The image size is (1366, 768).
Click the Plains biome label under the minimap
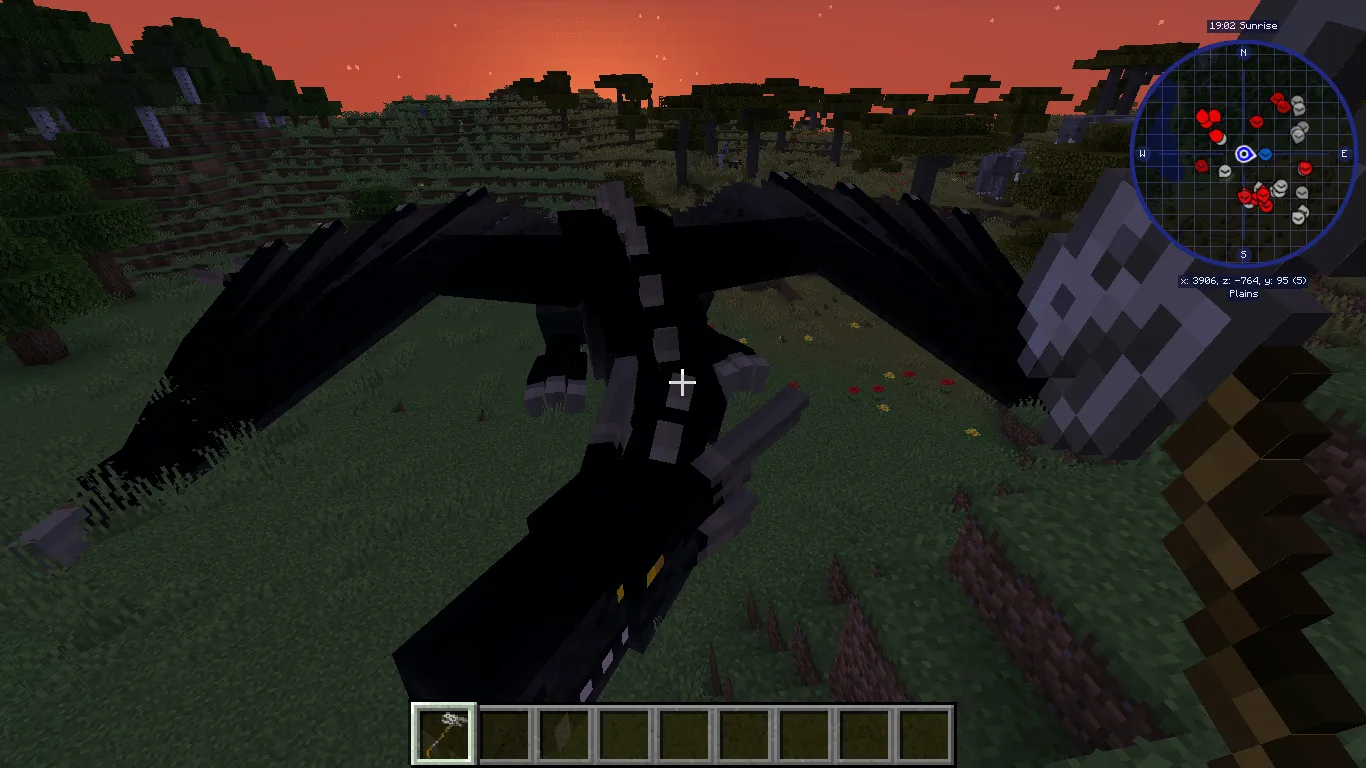1243,293
